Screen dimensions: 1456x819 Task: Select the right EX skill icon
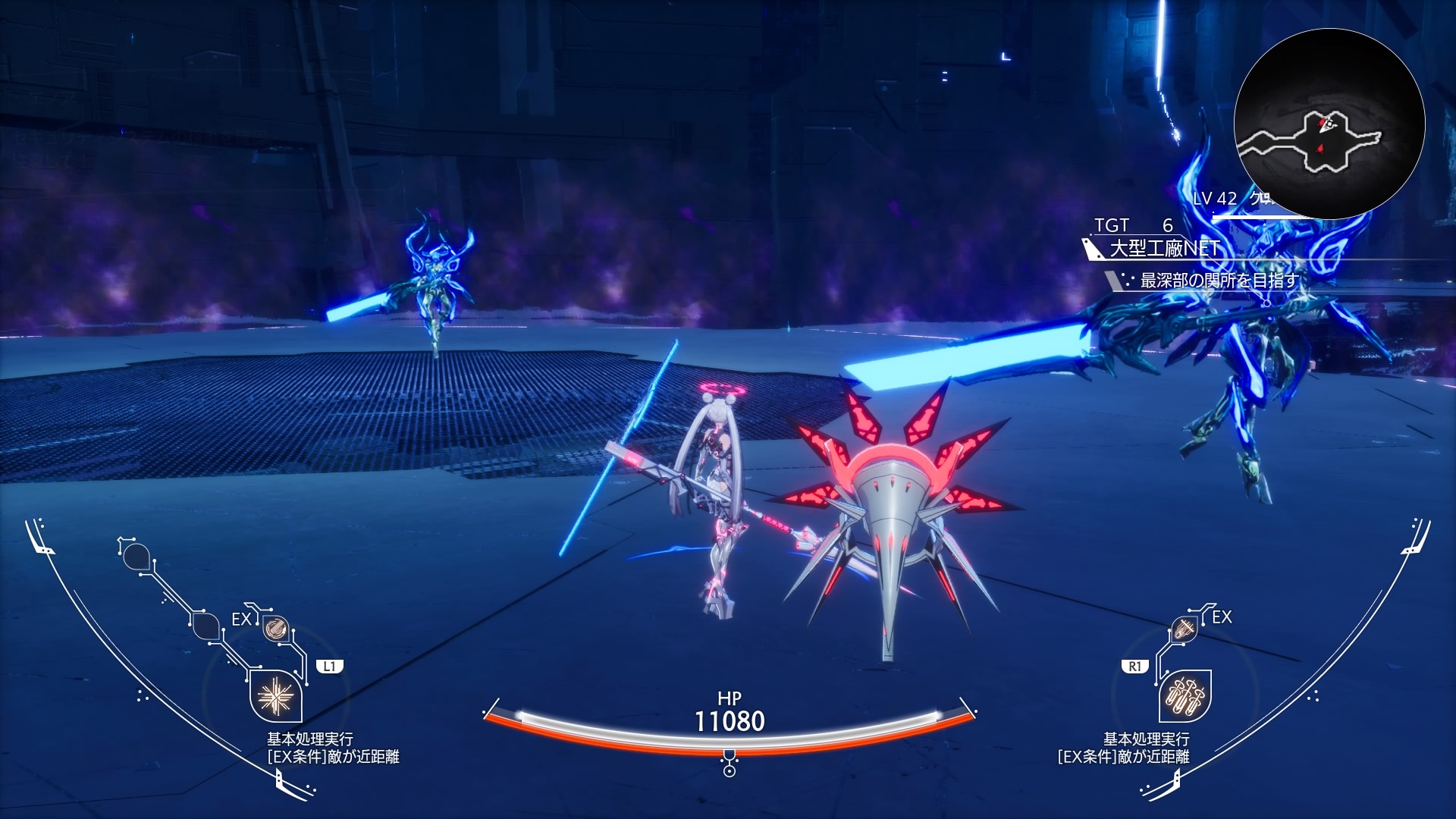point(1184,629)
